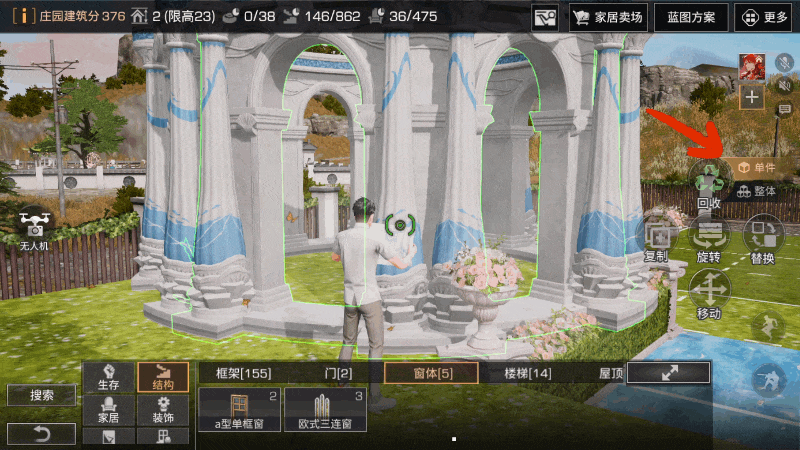This screenshot has width=800, height=450.
Task: Activate the 移动 move tool
Action: [709, 293]
